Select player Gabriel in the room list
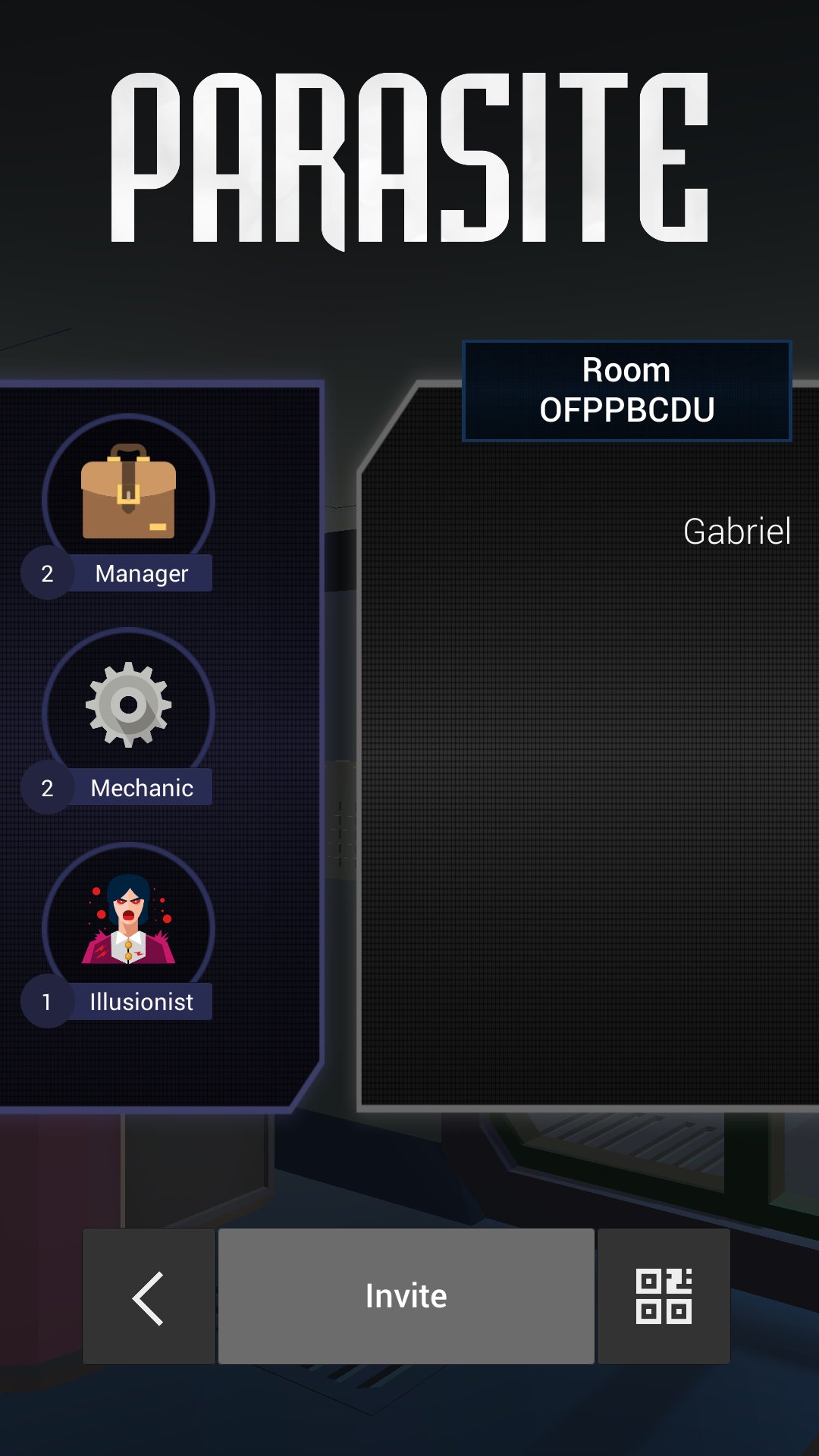819x1456 pixels. [736, 532]
